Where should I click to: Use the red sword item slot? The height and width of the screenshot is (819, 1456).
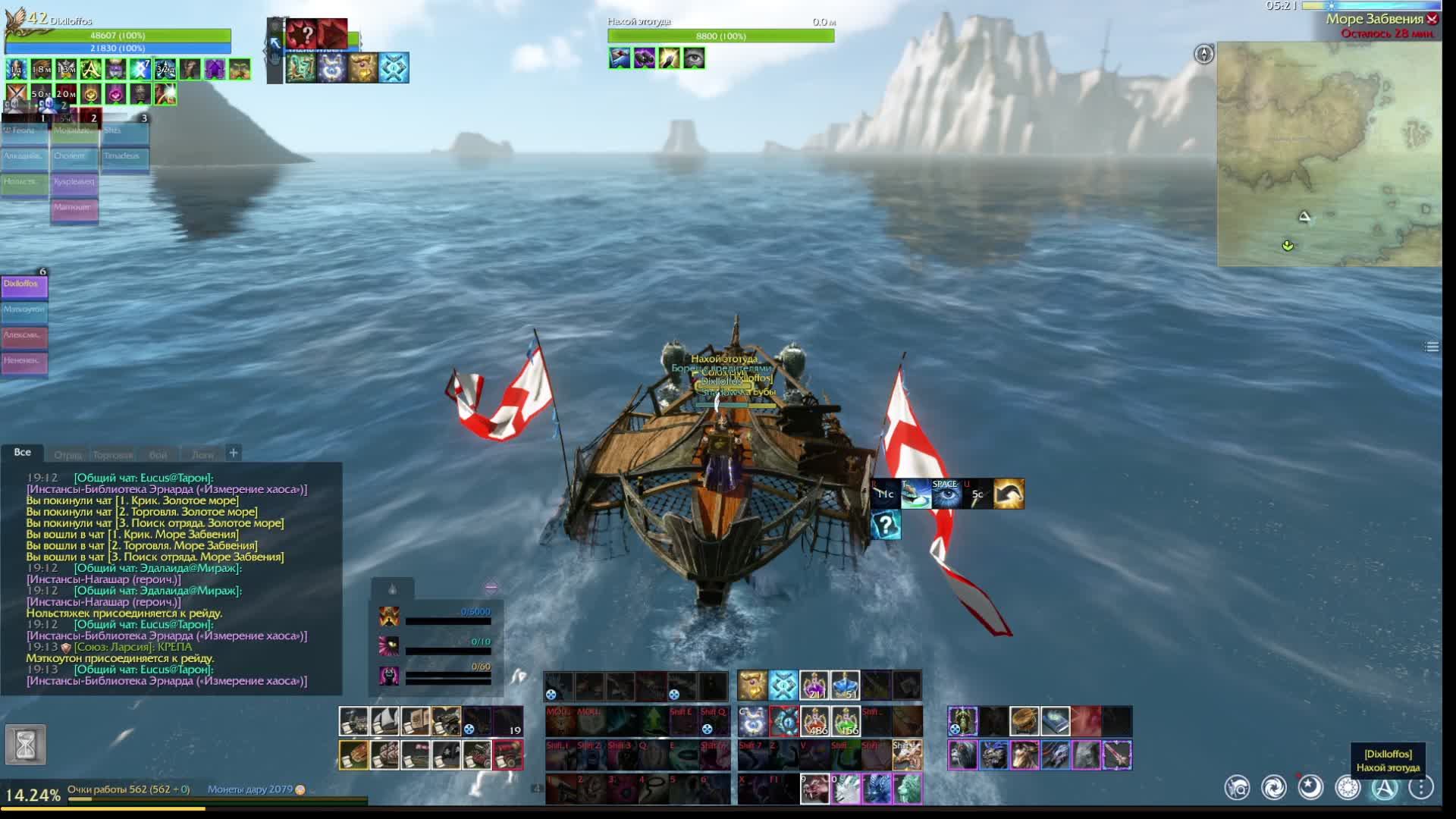pos(1116,755)
